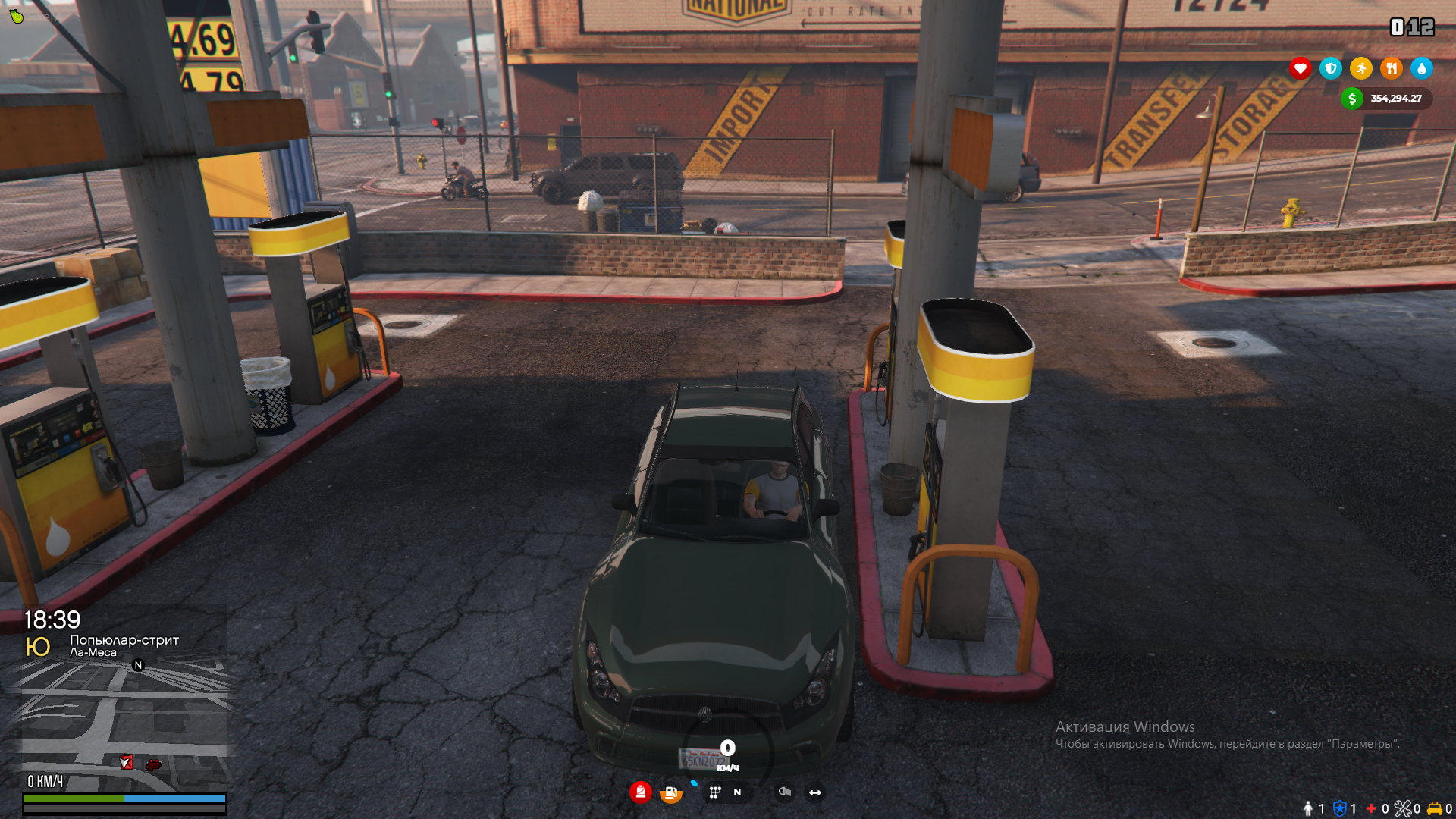The width and height of the screenshot is (1456, 819).
Task: Click the green dollar money icon
Action: click(1352, 99)
